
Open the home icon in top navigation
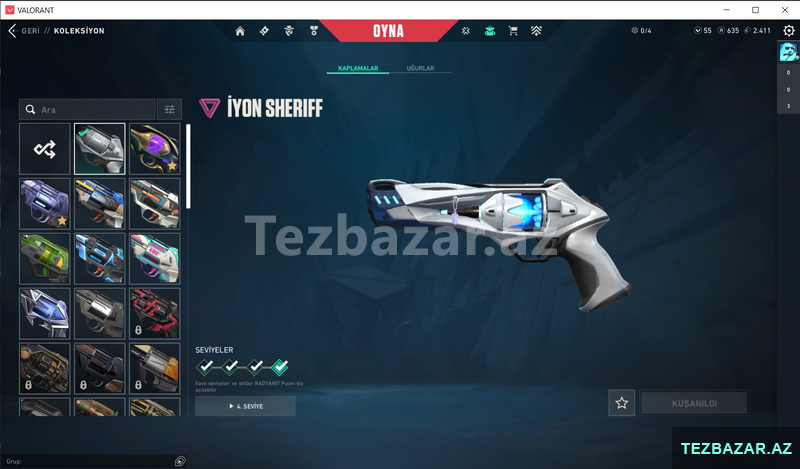click(x=240, y=31)
